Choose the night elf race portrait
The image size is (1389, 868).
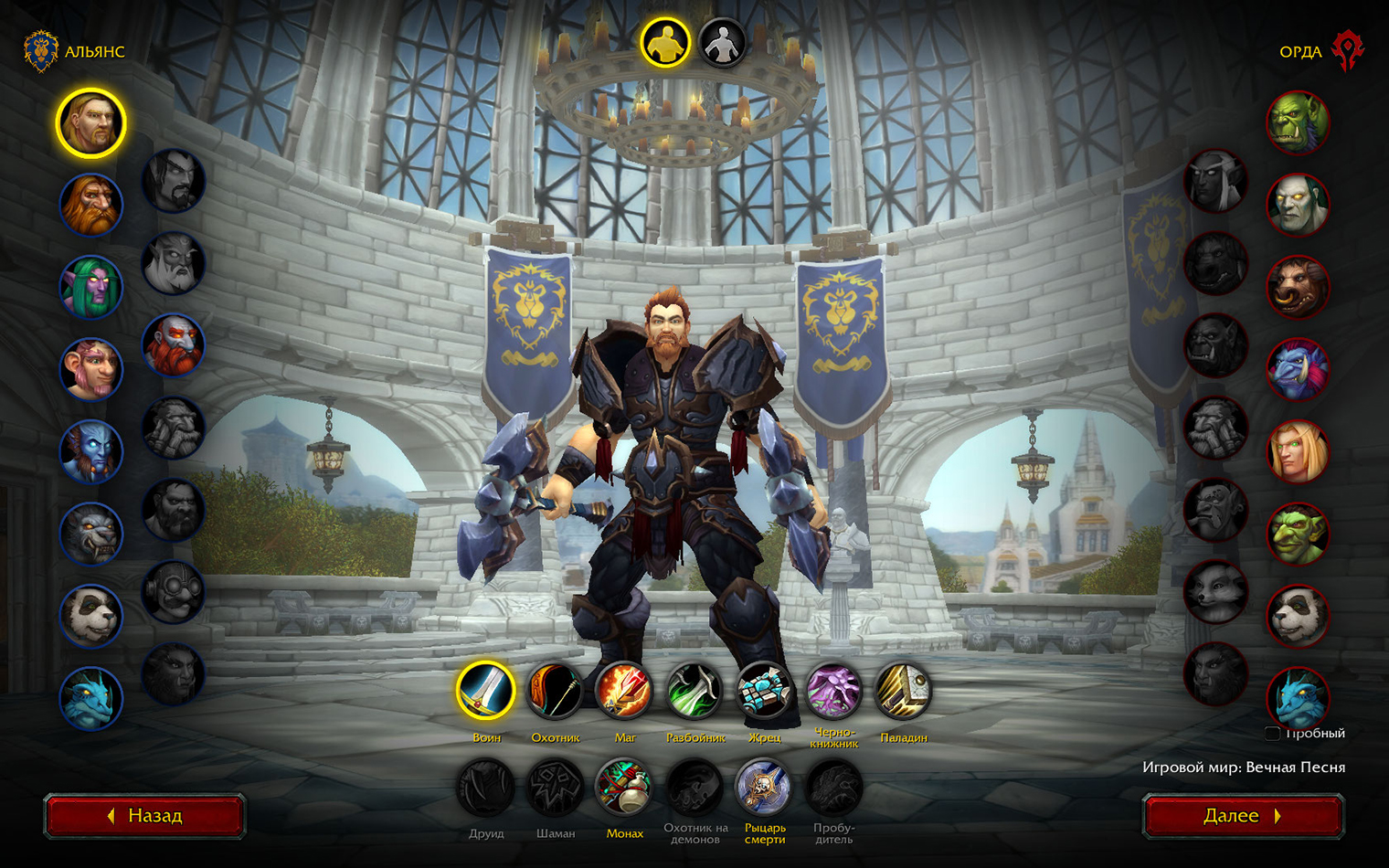pyautogui.click(x=90, y=288)
